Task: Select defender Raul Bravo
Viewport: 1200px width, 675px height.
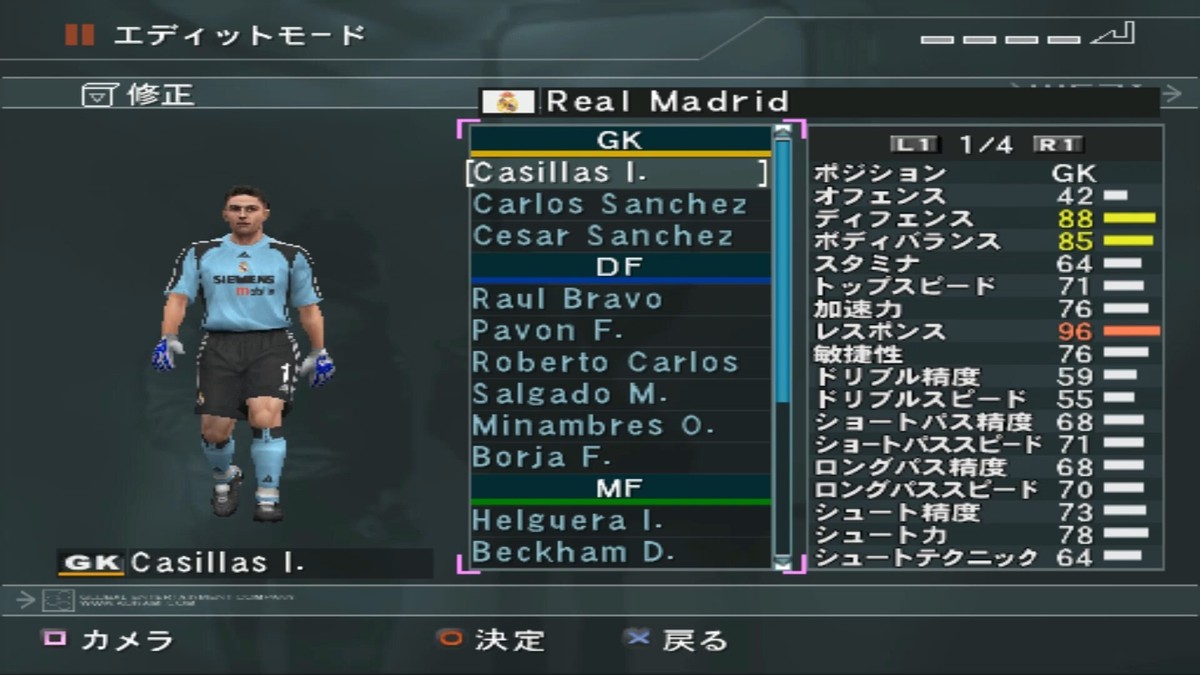Action: click(x=567, y=299)
